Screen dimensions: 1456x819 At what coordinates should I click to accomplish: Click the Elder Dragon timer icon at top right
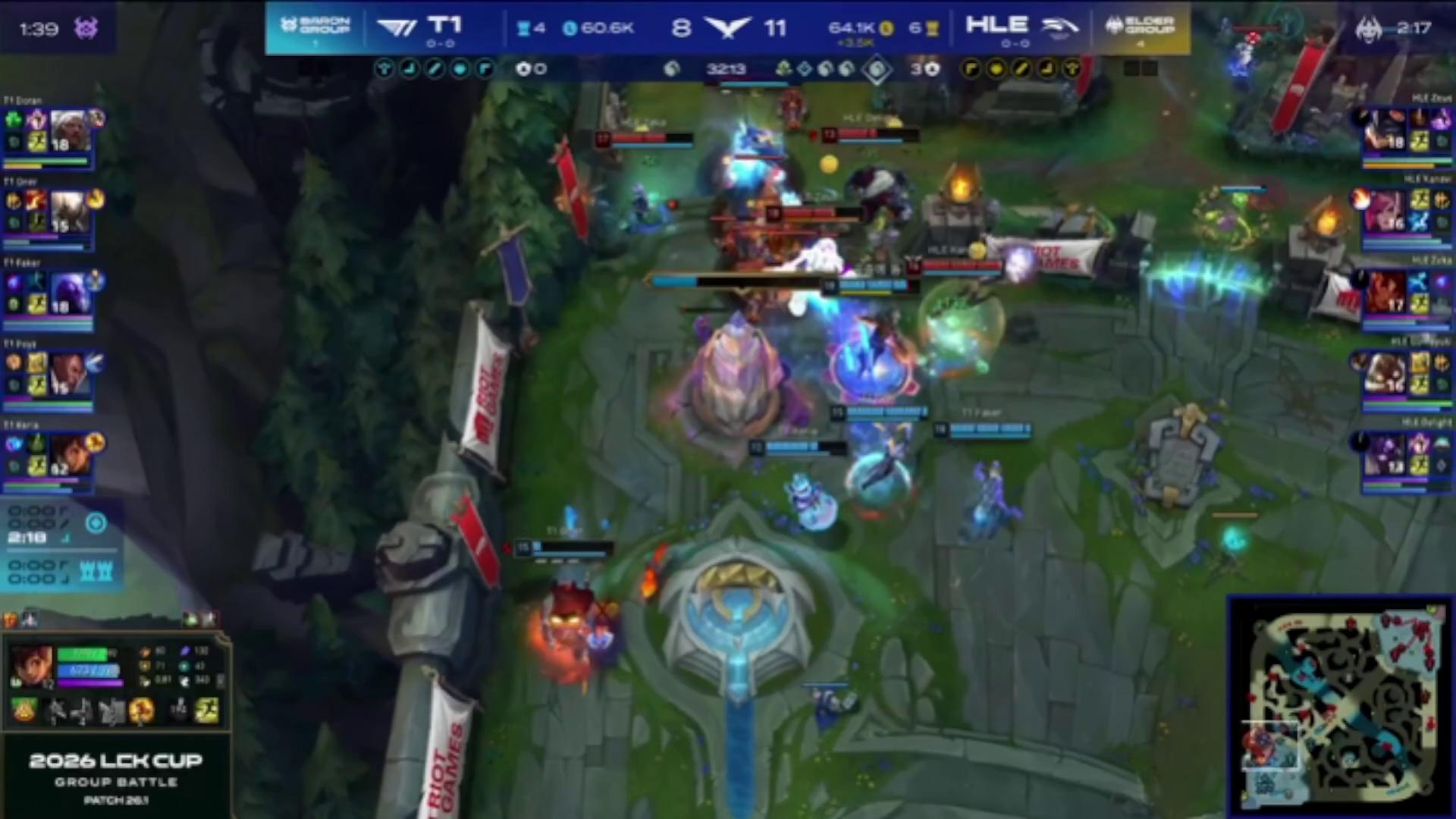[1369, 29]
